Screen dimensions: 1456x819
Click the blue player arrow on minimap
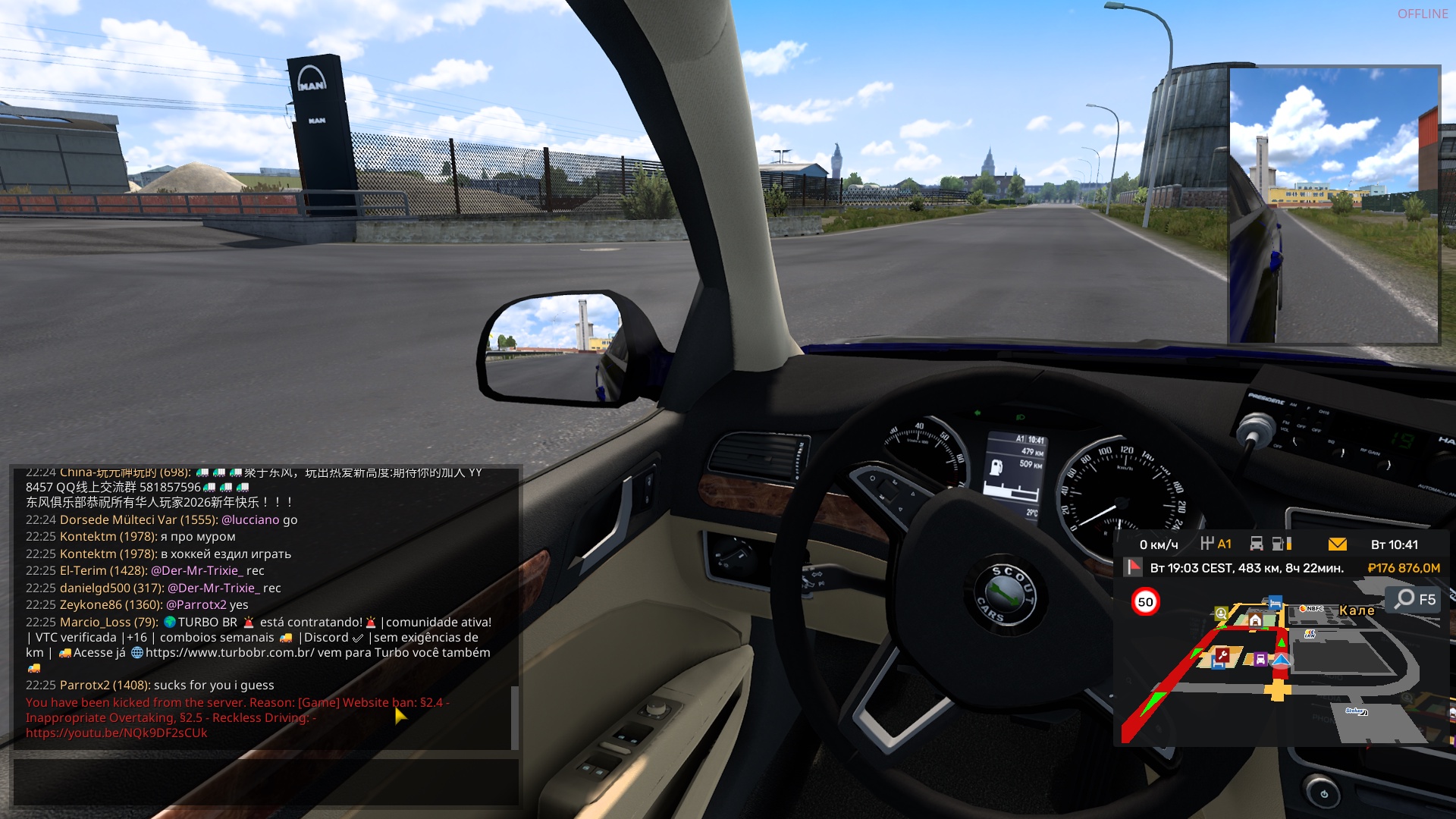click(x=1281, y=661)
